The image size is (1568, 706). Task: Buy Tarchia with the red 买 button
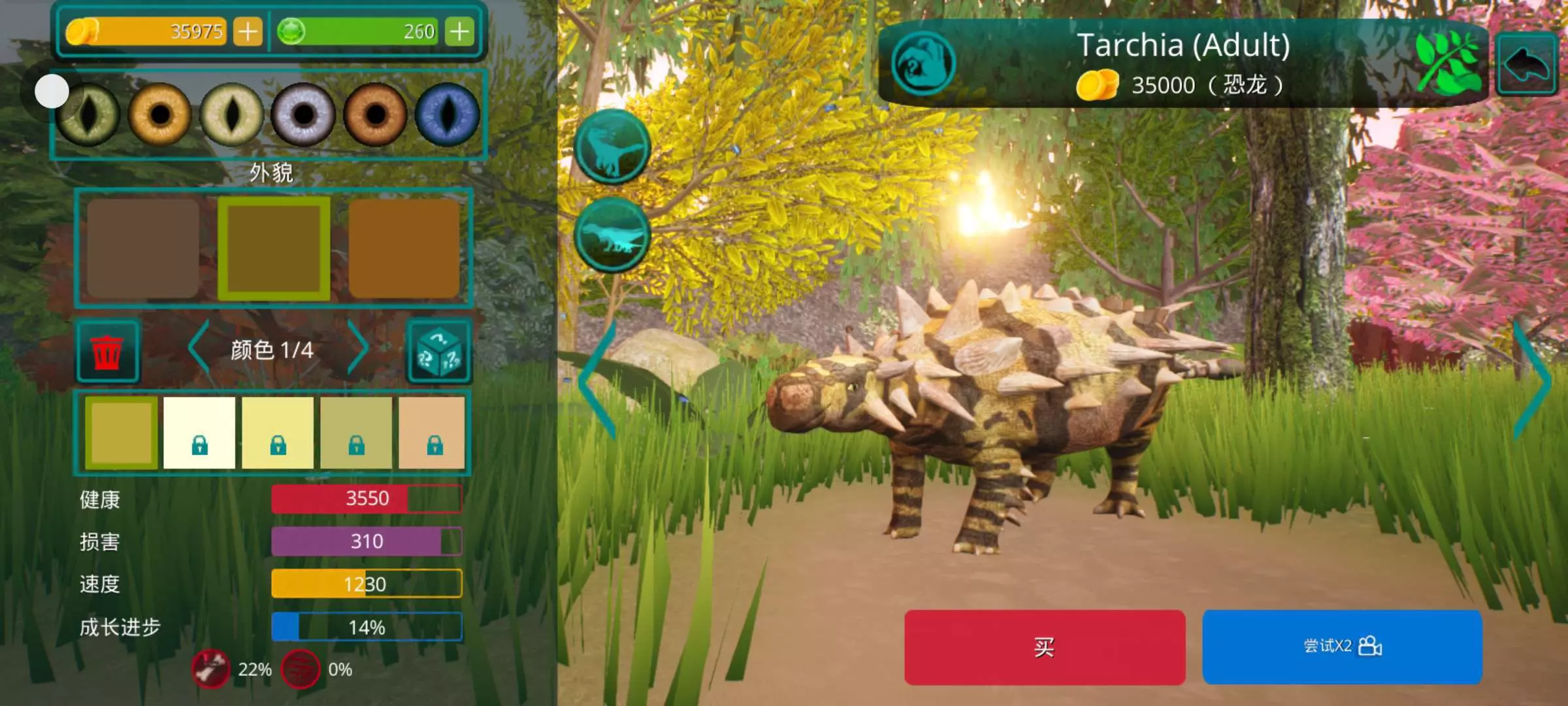coord(1044,647)
